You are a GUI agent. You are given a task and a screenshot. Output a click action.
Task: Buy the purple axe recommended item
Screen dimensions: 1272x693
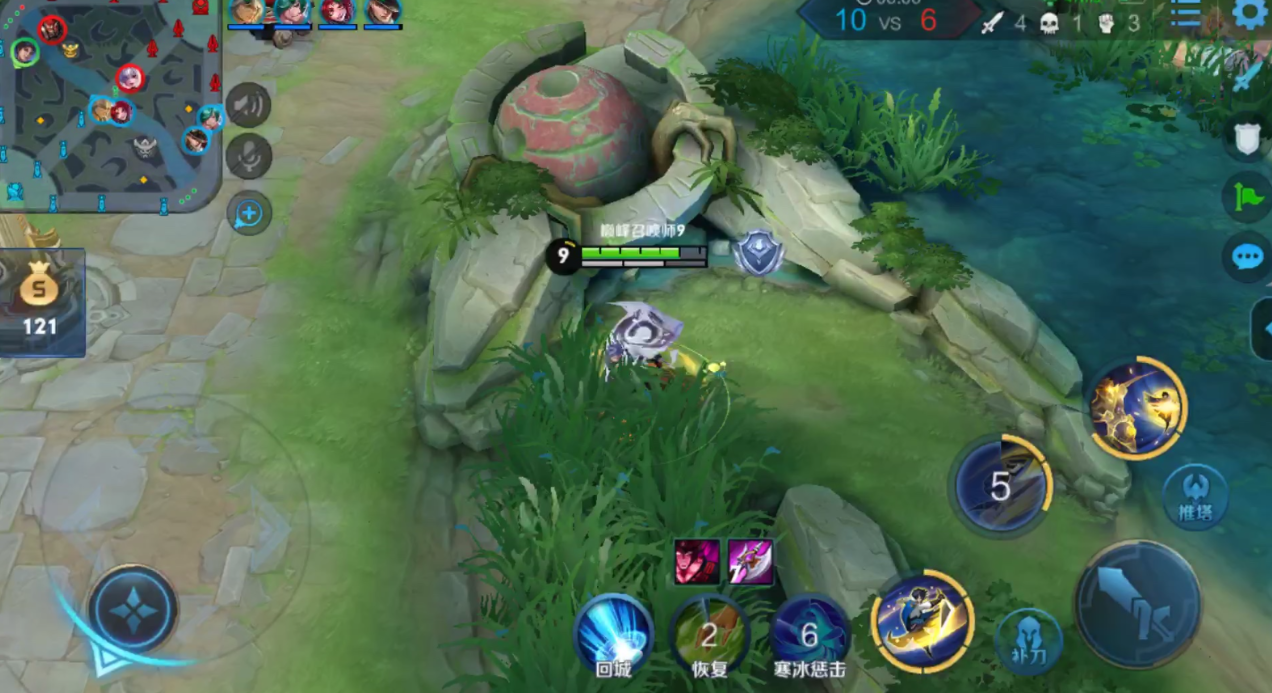[x=750, y=560]
